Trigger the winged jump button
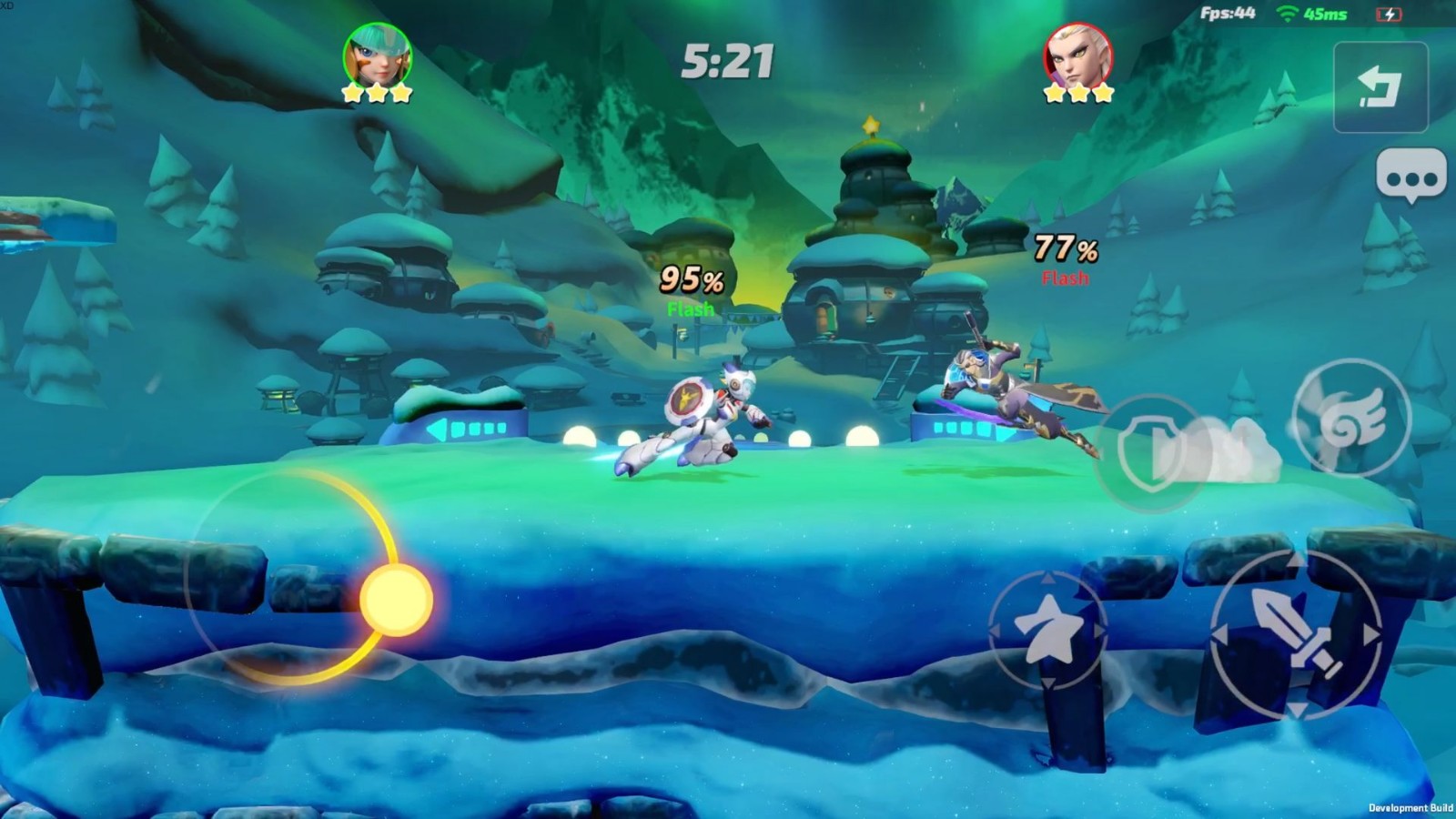The image size is (1456, 819). [x=1351, y=418]
